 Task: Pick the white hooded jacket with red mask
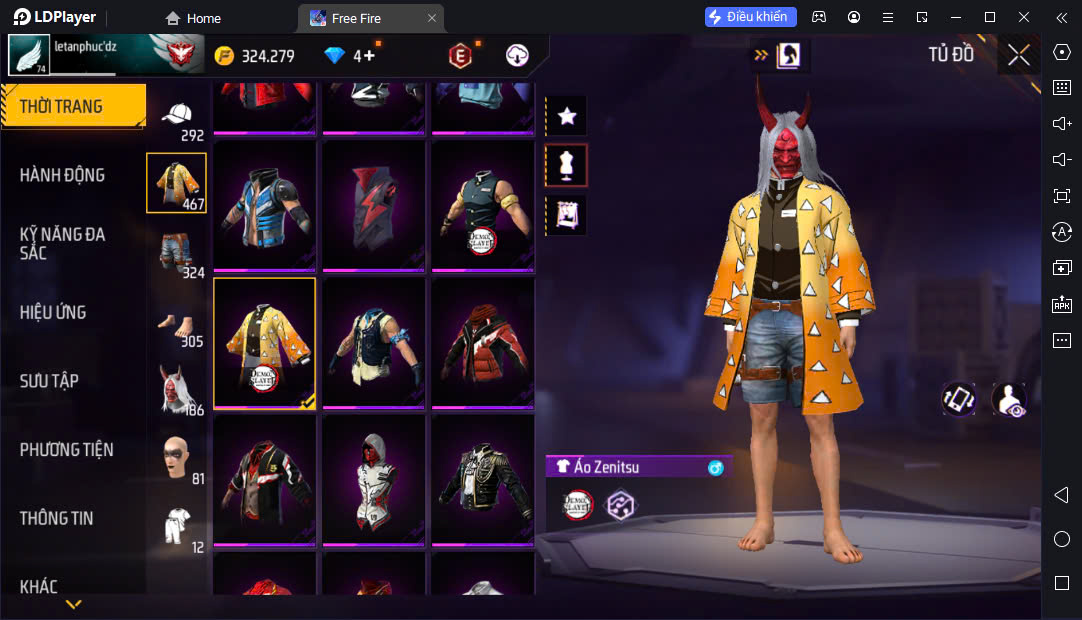coord(373,481)
